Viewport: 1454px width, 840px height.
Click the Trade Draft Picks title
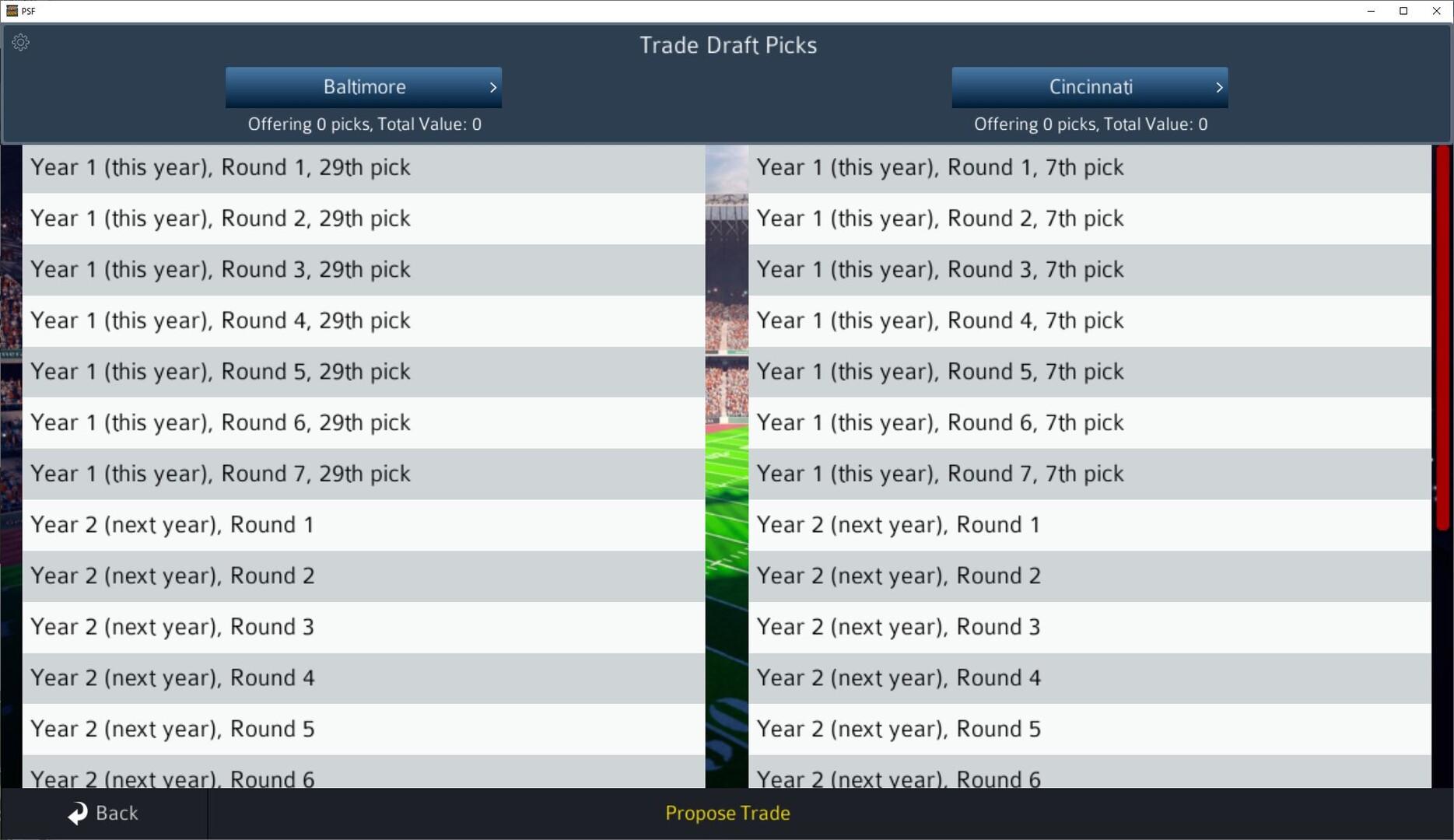point(727,45)
